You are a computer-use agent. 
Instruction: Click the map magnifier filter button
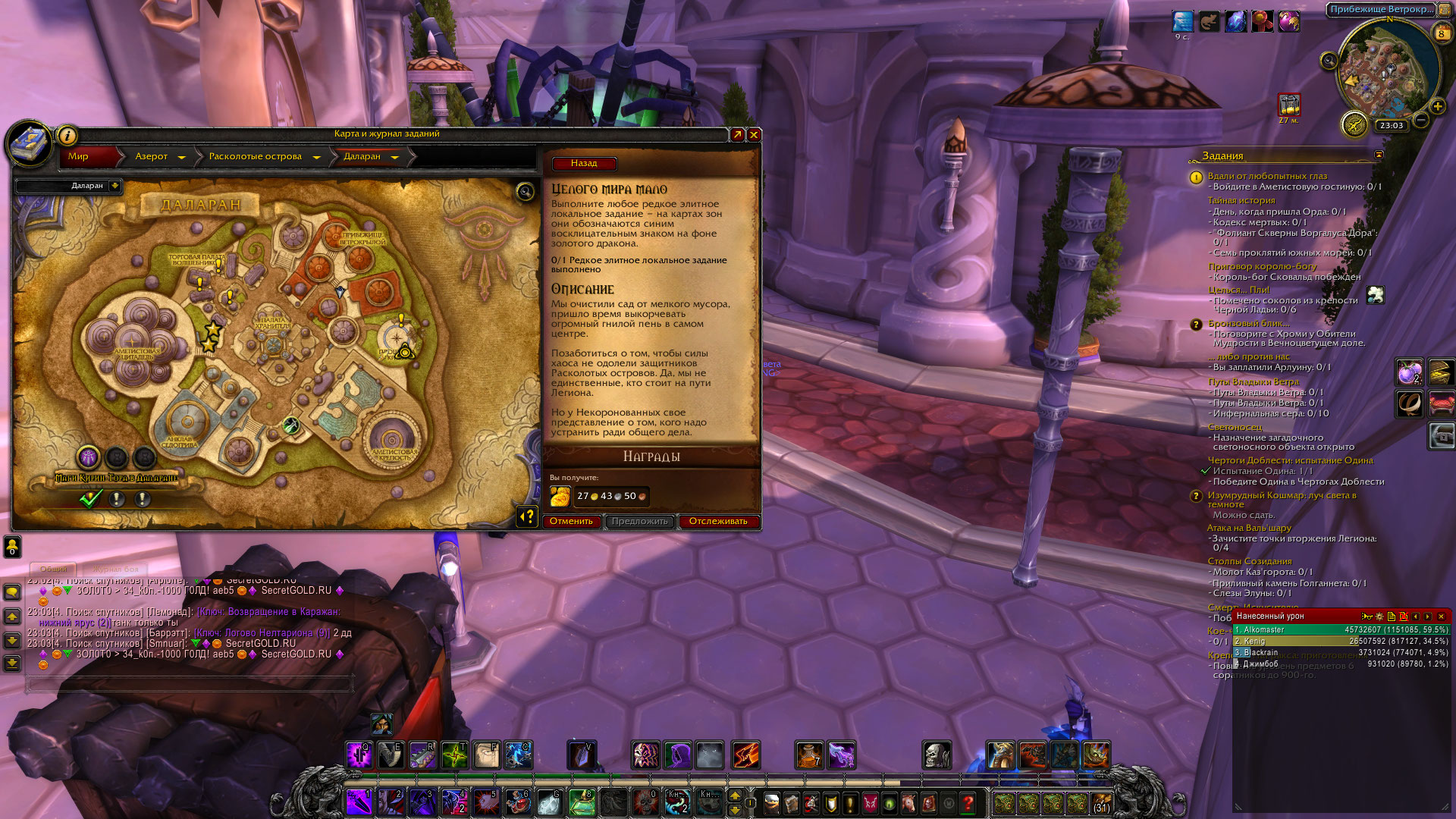pyautogui.click(x=525, y=191)
